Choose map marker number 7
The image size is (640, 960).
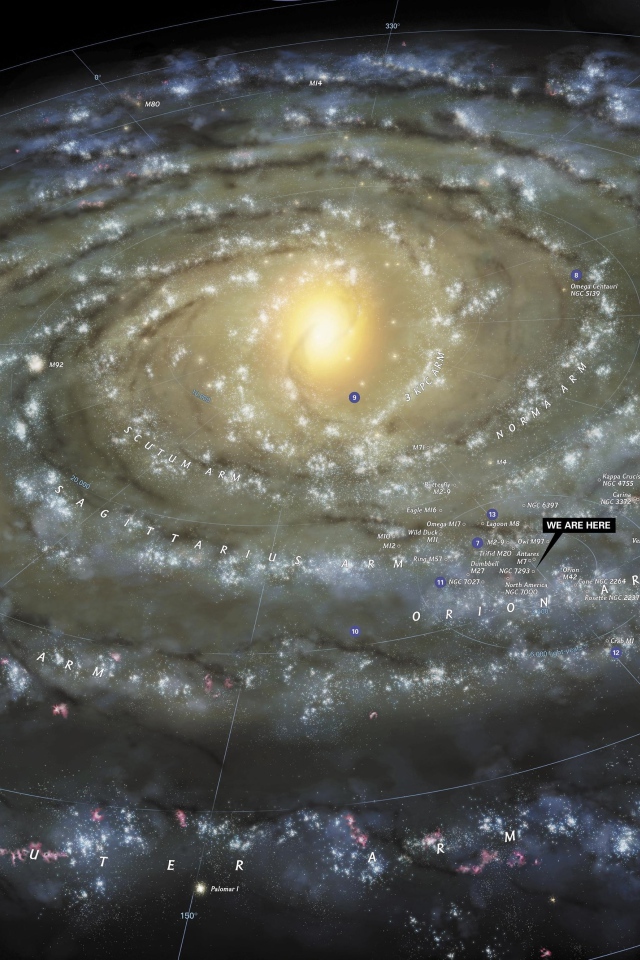click(x=477, y=543)
